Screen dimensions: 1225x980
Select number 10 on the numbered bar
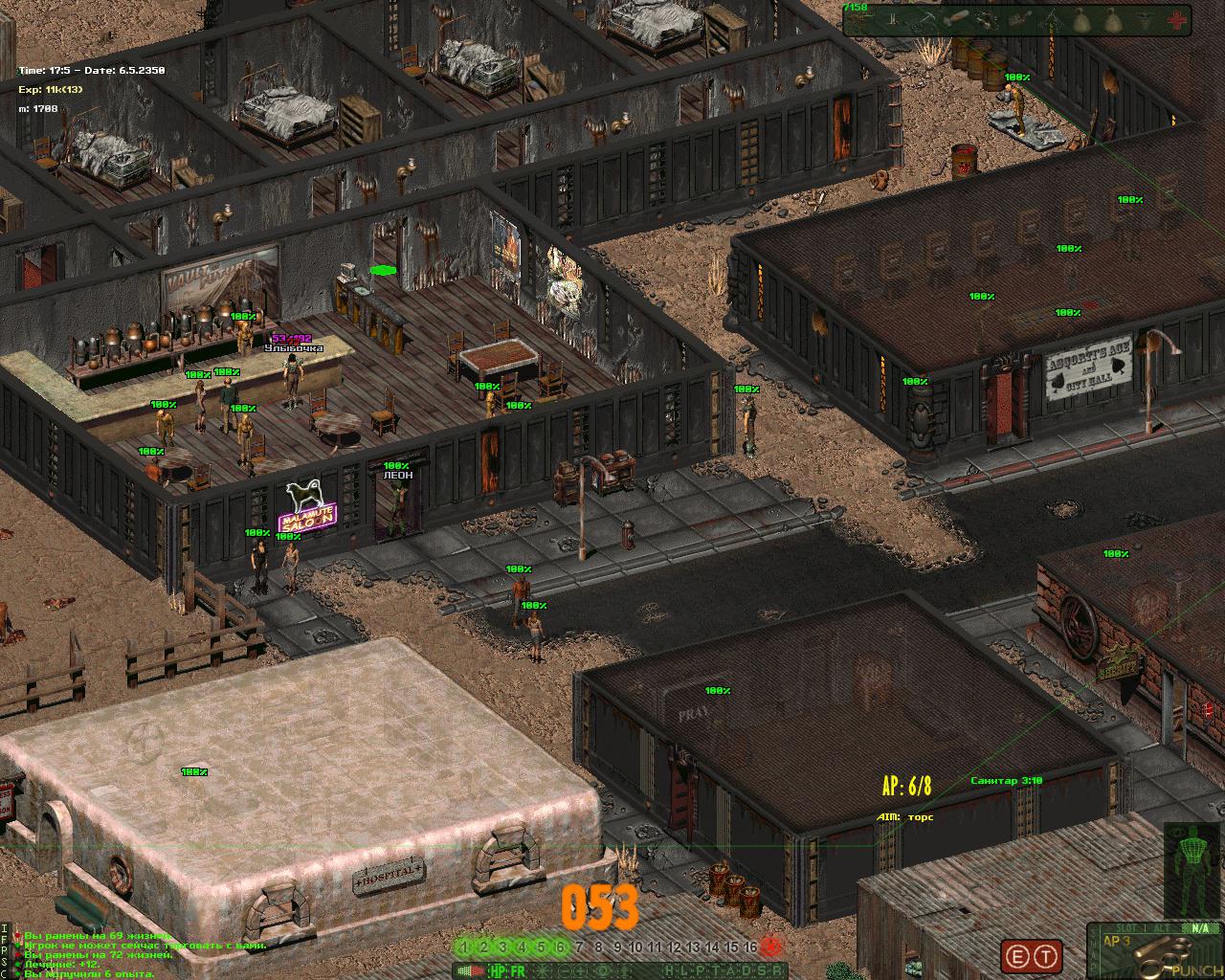click(635, 947)
